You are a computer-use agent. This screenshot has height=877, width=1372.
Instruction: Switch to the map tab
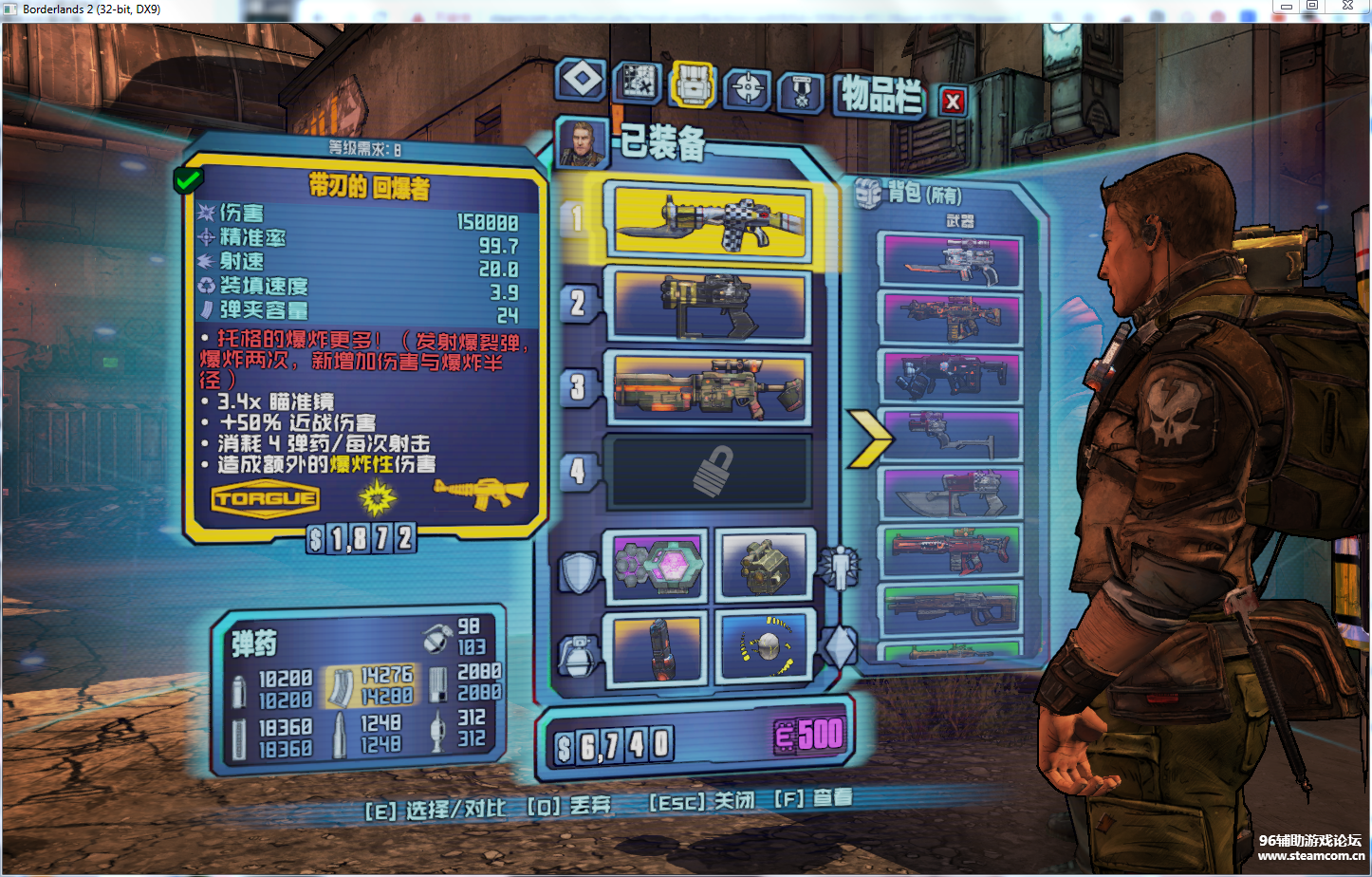click(637, 84)
